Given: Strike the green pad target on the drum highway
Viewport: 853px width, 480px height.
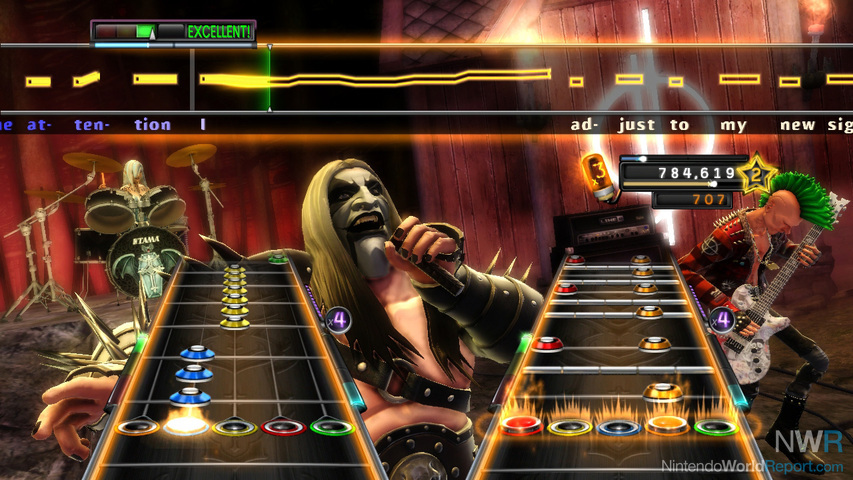Looking at the screenshot, I should pos(715,427).
